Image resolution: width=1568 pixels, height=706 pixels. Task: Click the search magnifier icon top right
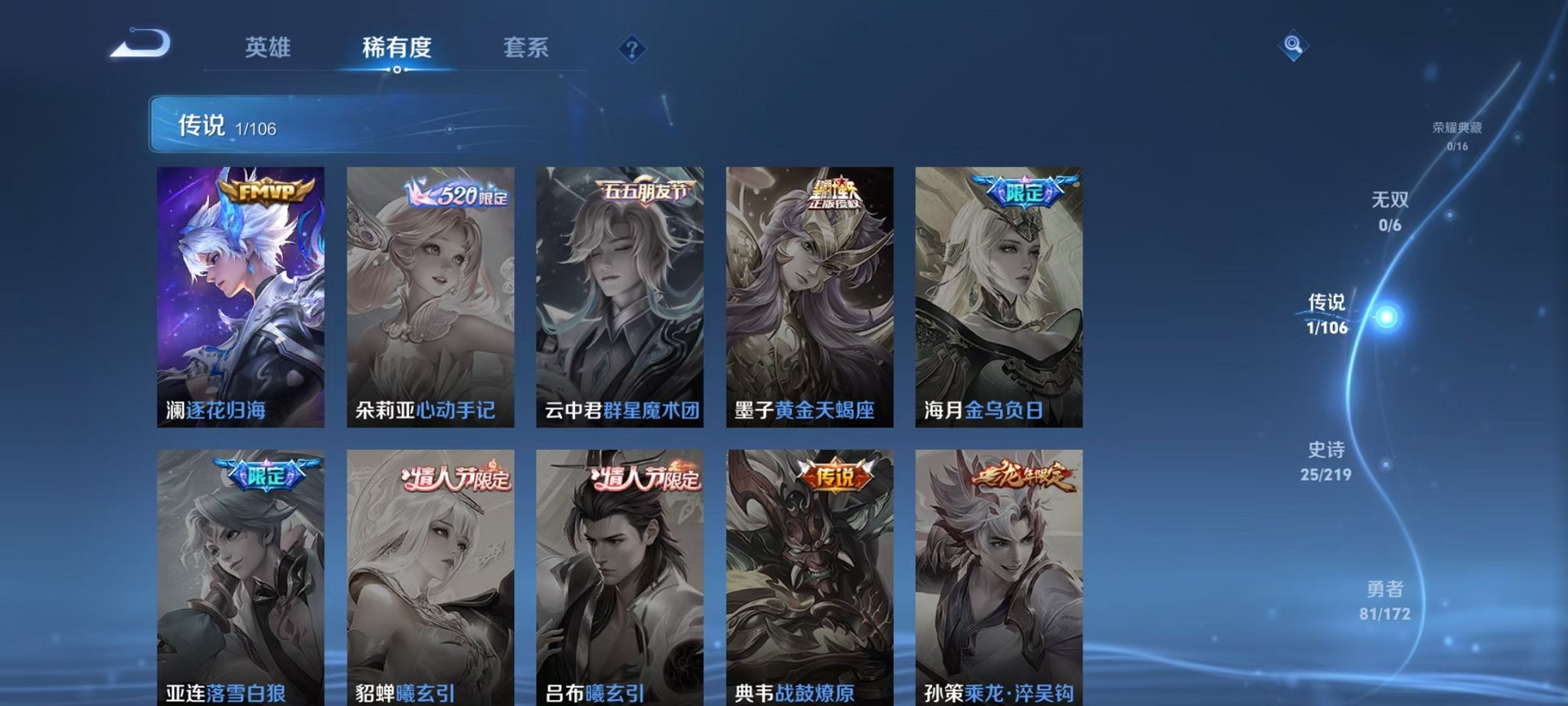tap(1294, 45)
